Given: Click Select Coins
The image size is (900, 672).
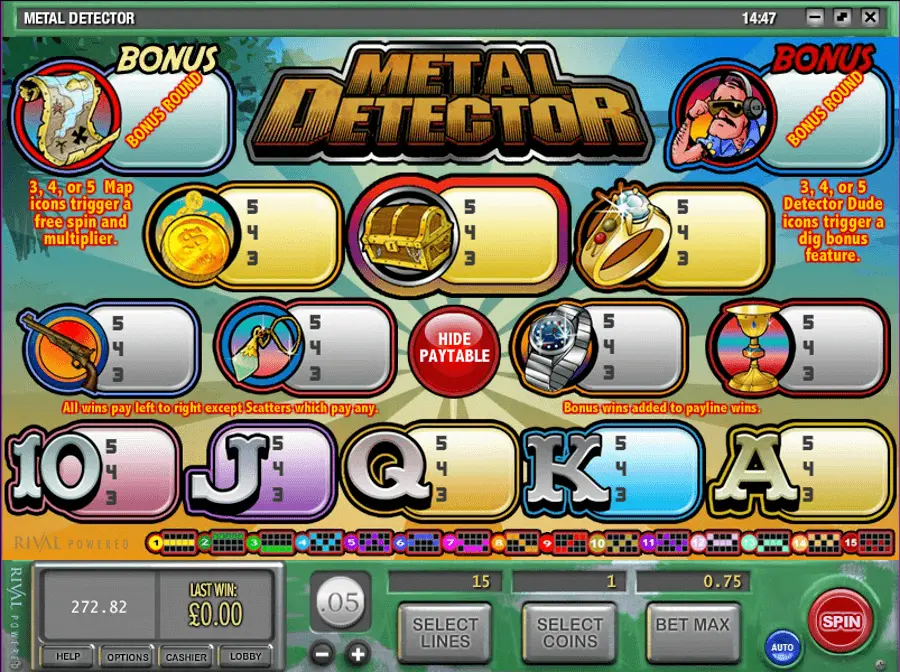Looking at the screenshot, I should pos(569,632).
